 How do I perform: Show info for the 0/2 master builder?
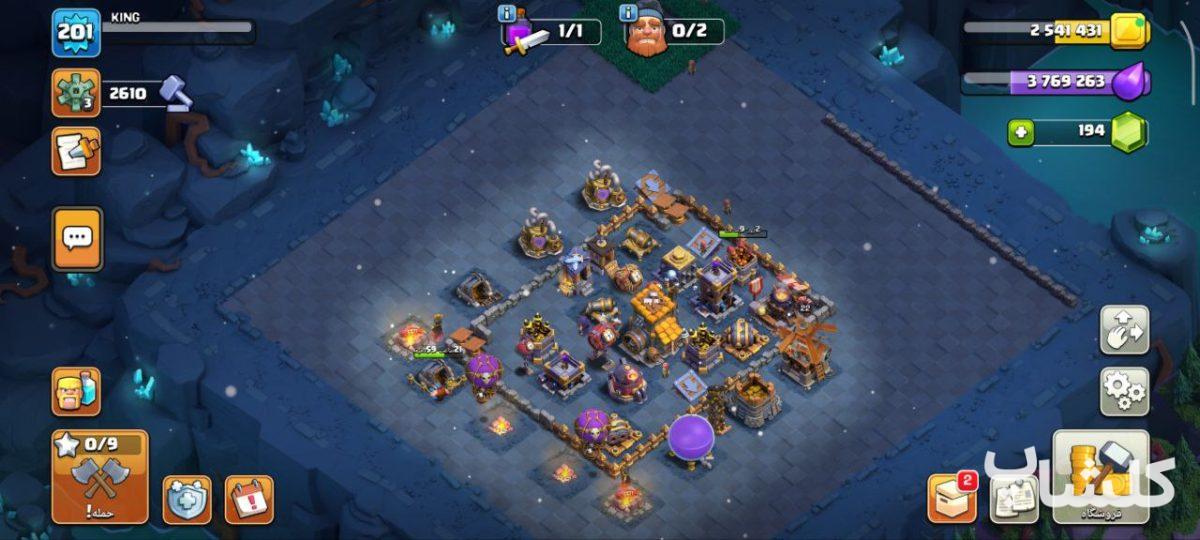(x=628, y=14)
